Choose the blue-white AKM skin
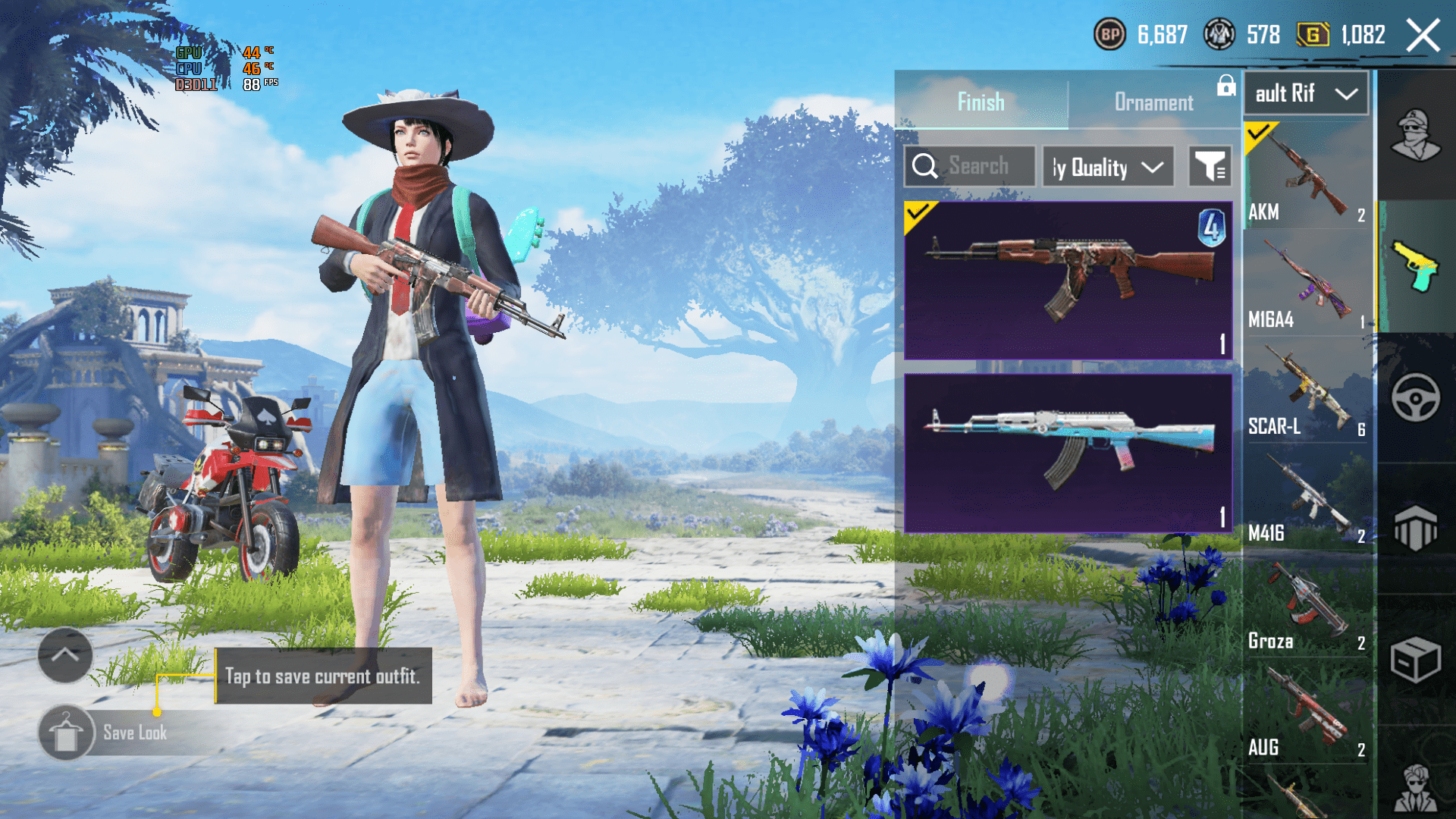The width and height of the screenshot is (1456, 819). coord(1068,453)
